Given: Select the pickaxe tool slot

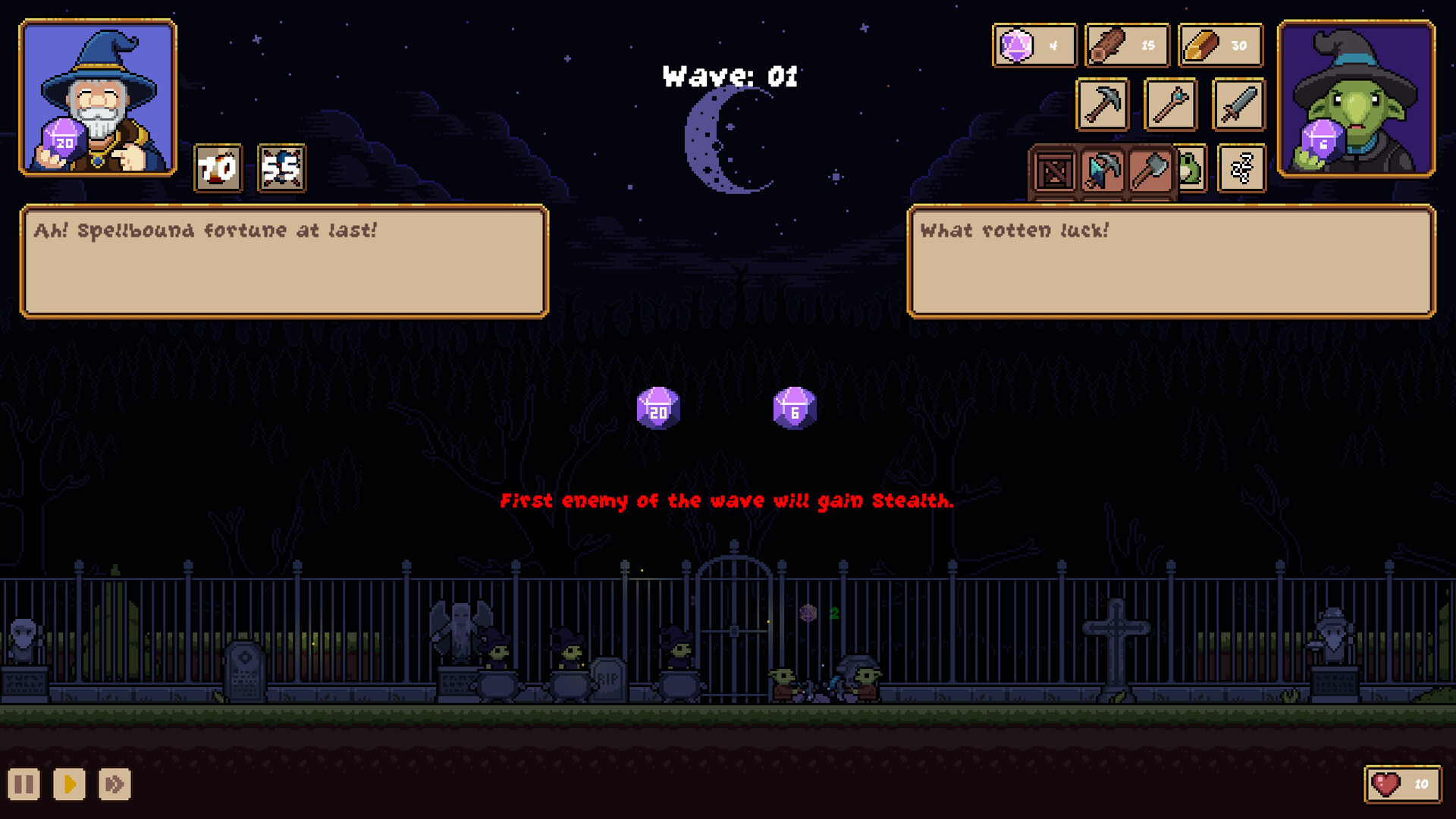Looking at the screenshot, I should click(x=1103, y=104).
